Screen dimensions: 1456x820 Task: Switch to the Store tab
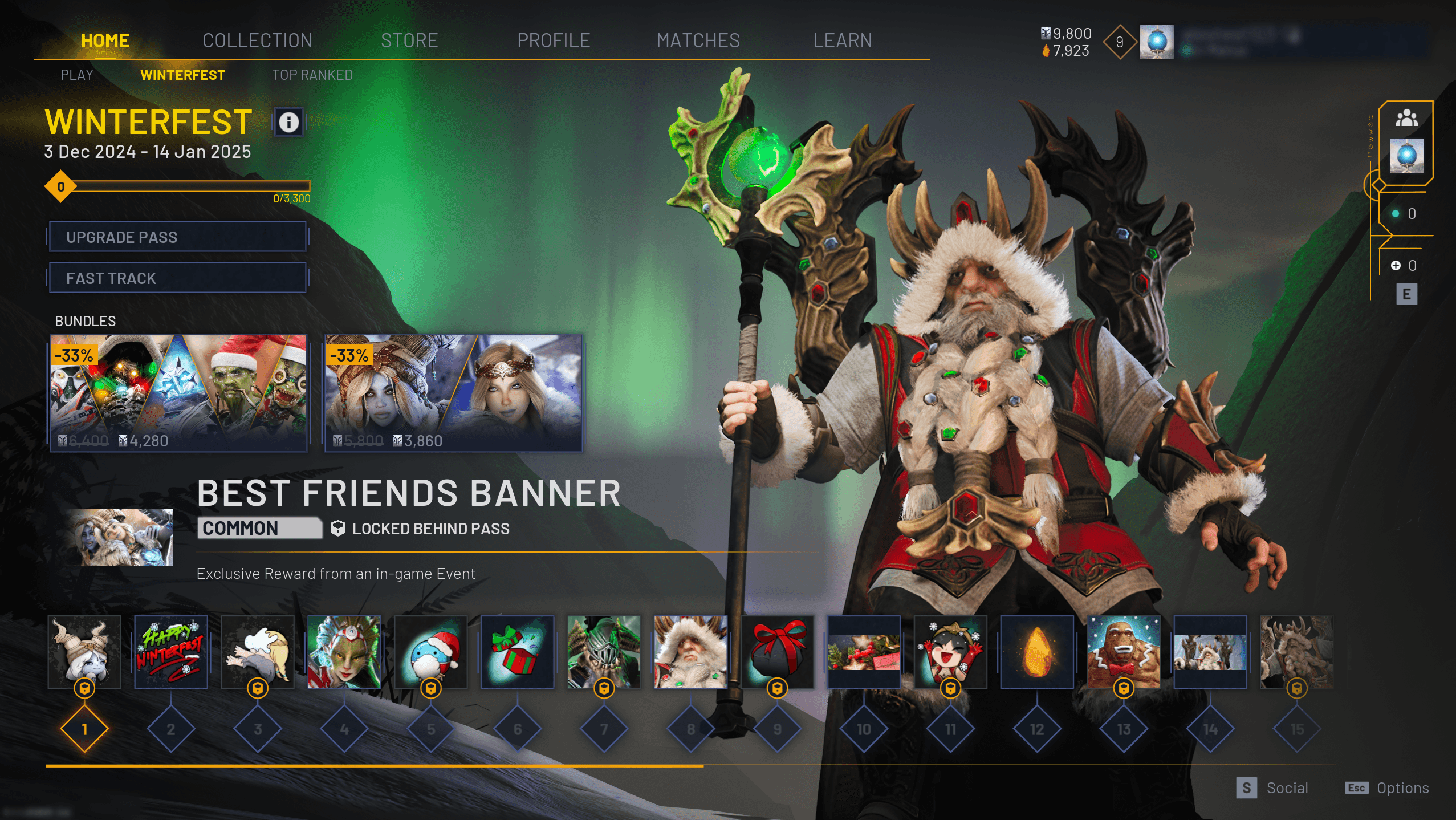409,40
